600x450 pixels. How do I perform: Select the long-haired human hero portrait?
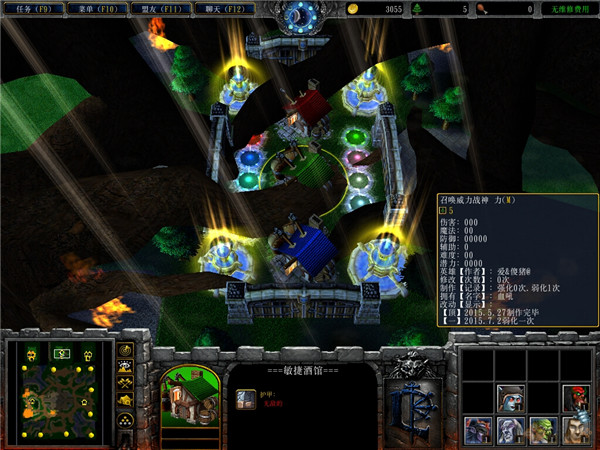(x=575, y=431)
